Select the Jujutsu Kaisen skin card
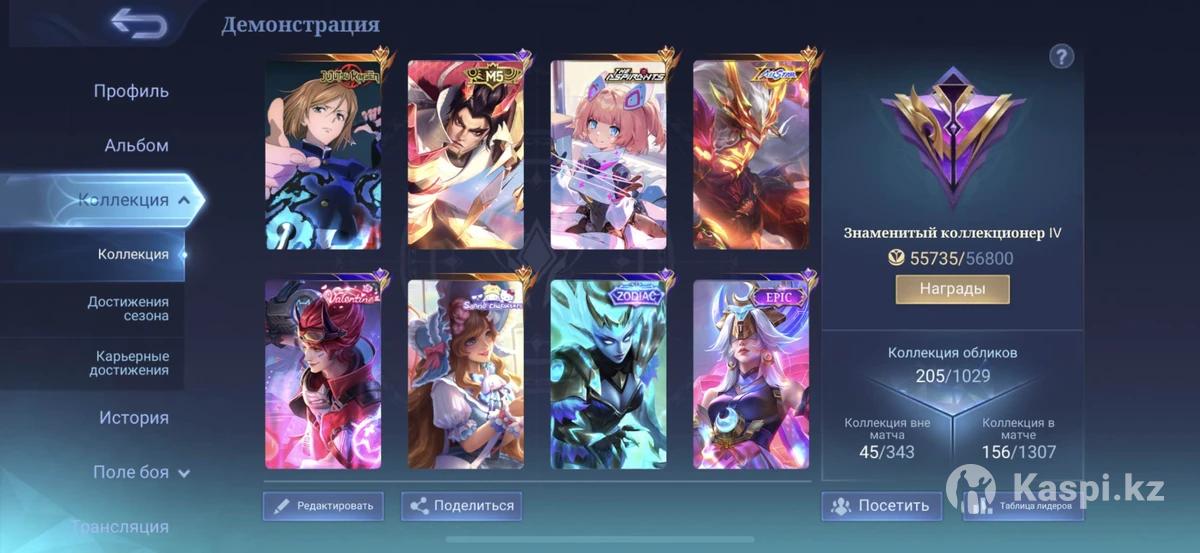Screen dimensions: 1200x553 point(322,155)
